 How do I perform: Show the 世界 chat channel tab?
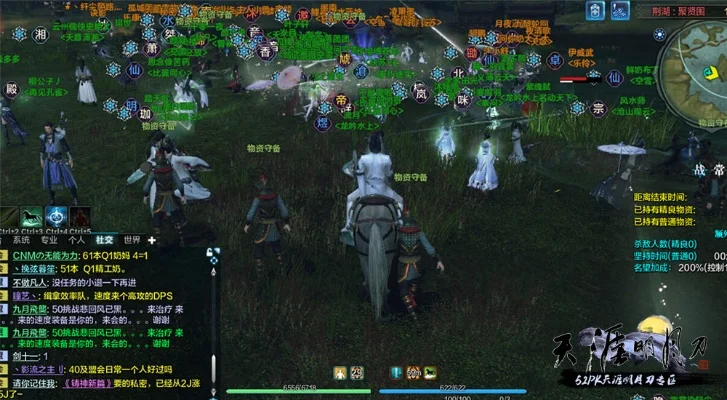pyautogui.click(x=131, y=240)
